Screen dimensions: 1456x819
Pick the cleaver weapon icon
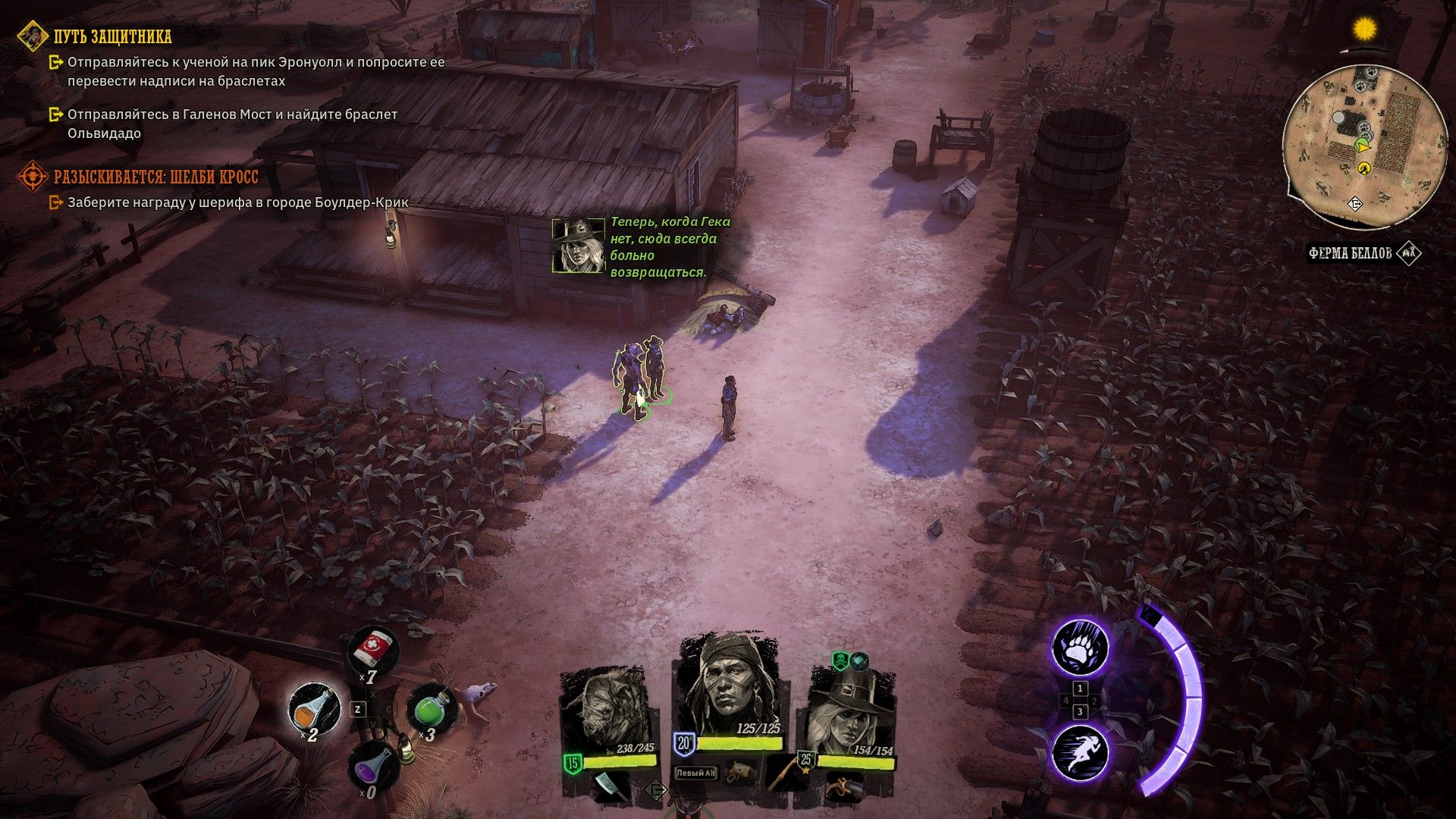pos(609,786)
